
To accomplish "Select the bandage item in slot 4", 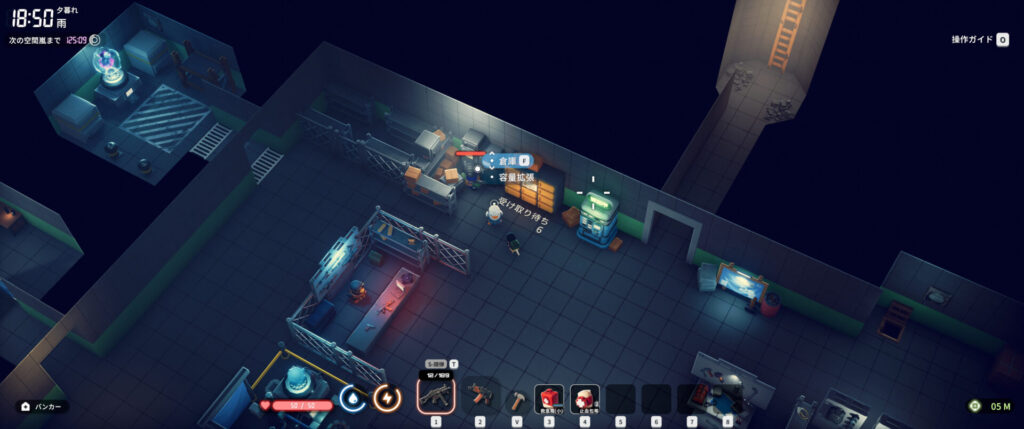I will pos(585,399).
